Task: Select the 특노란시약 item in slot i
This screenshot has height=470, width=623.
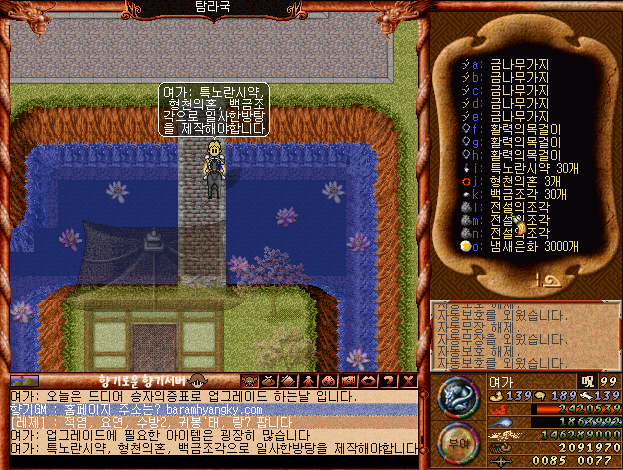Action: tap(529, 168)
